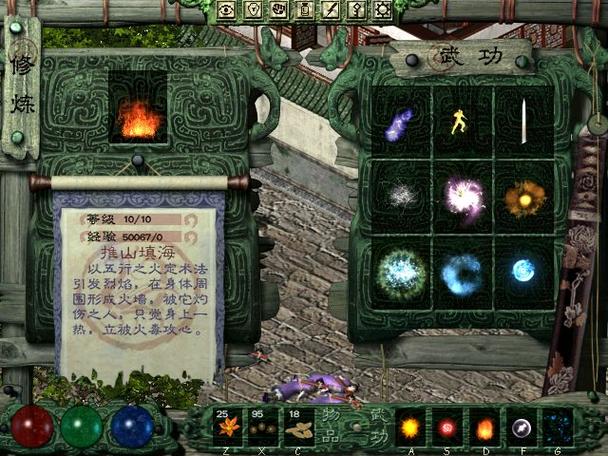The width and height of the screenshot is (608, 456).
Task: Select the white sword blade skill
Action: pyautogui.click(x=523, y=122)
